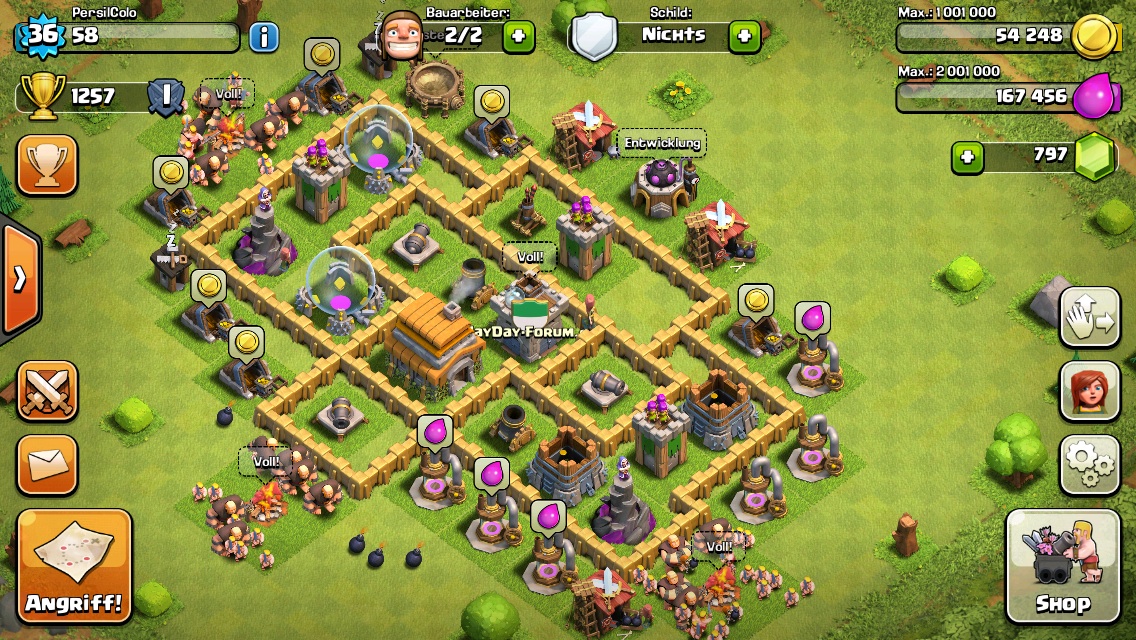Show the crossed swords battle log
The image size is (1136, 640).
(47, 391)
